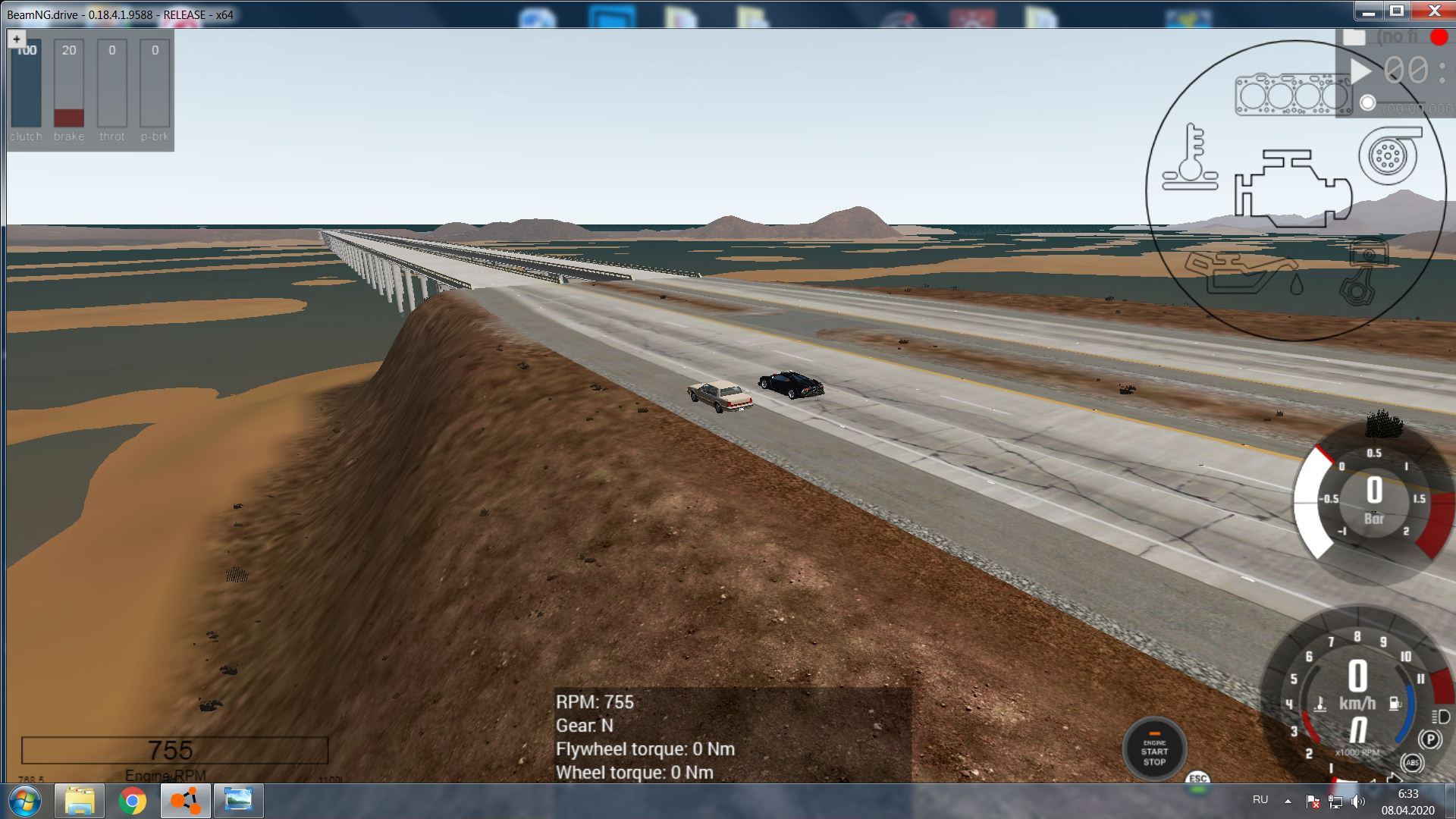Screen dimensions: 1456x819
Task: Open the replay folder icon
Action: pyautogui.click(x=1354, y=37)
